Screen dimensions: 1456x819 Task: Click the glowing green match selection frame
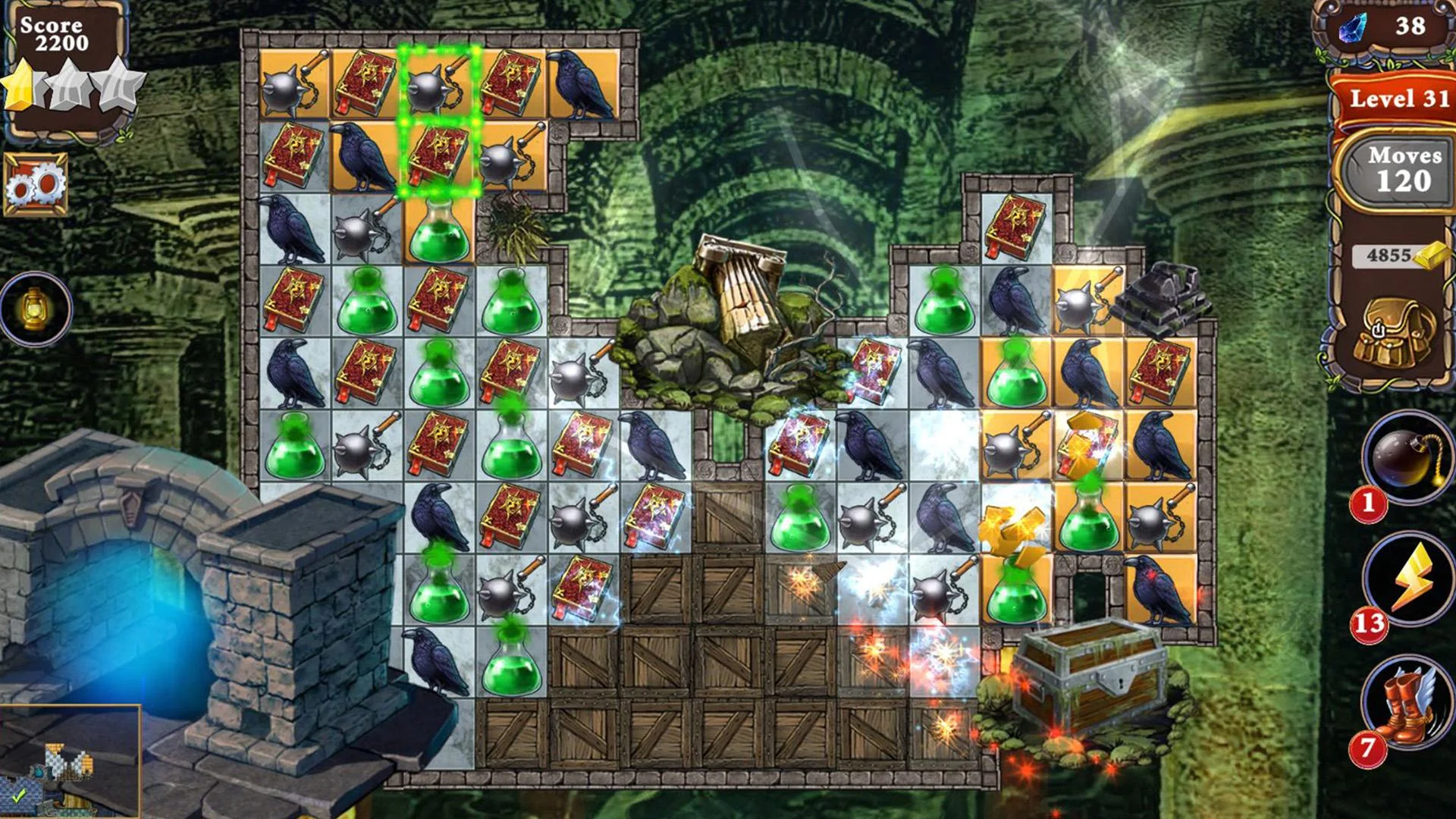pos(441,121)
